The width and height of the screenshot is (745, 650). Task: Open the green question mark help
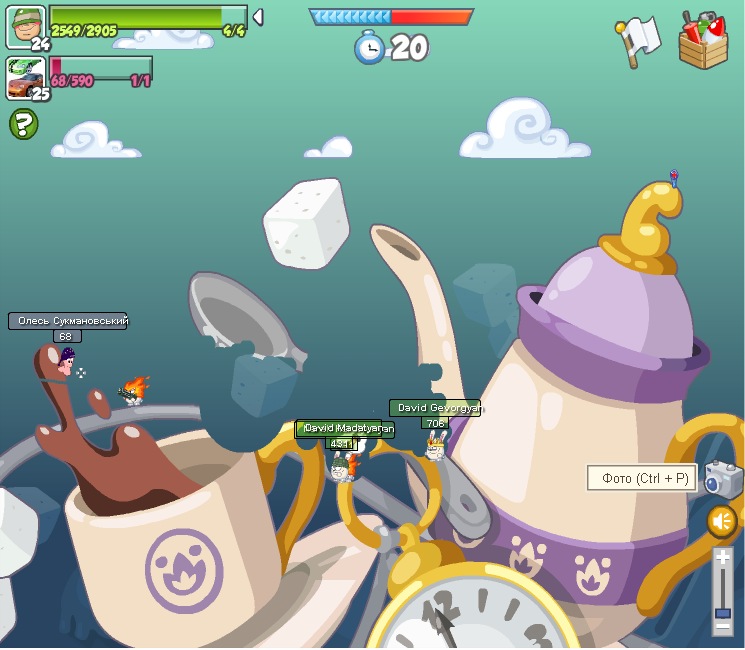click(x=24, y=124)
